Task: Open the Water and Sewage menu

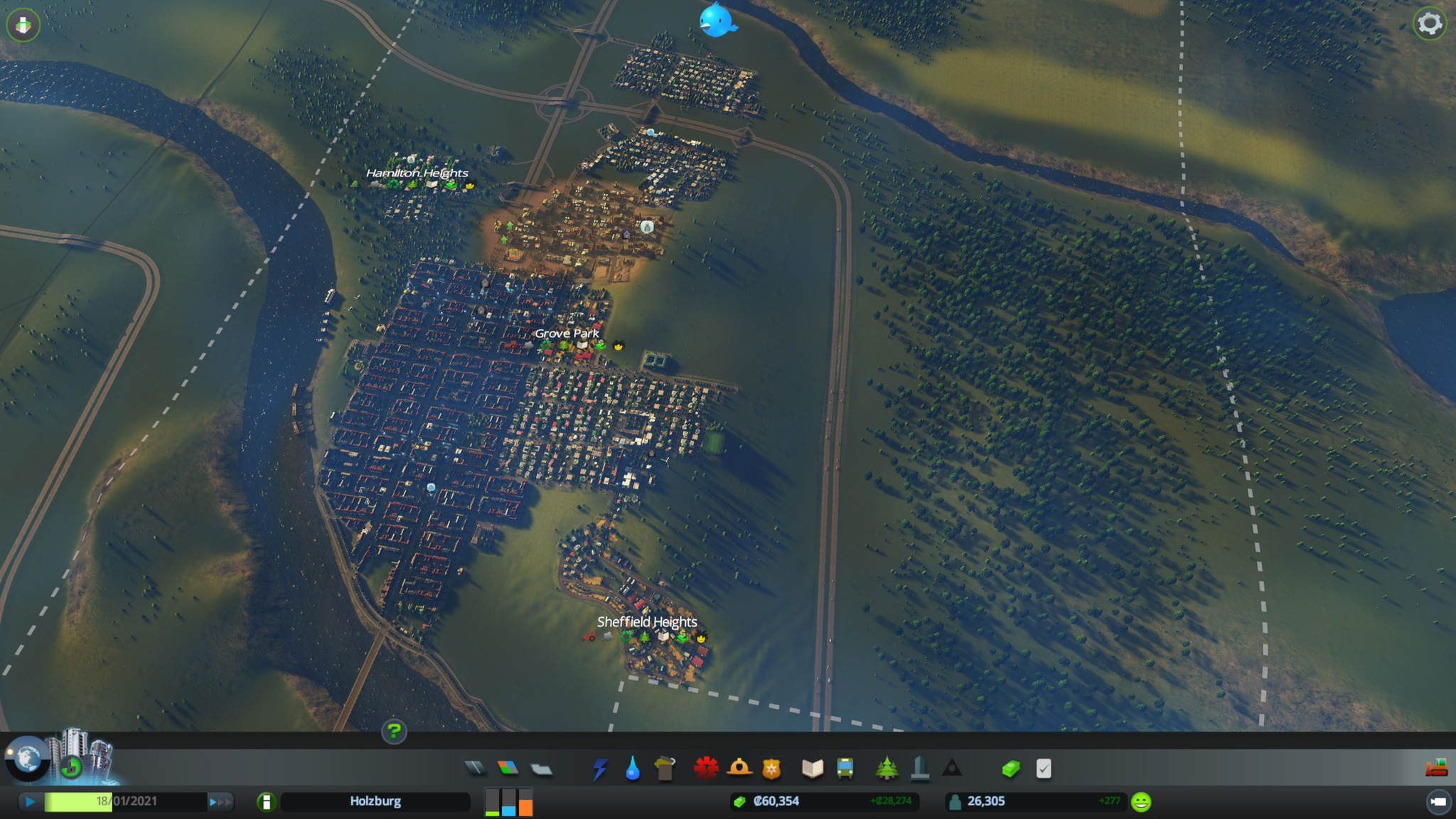Action: [632, 769]
